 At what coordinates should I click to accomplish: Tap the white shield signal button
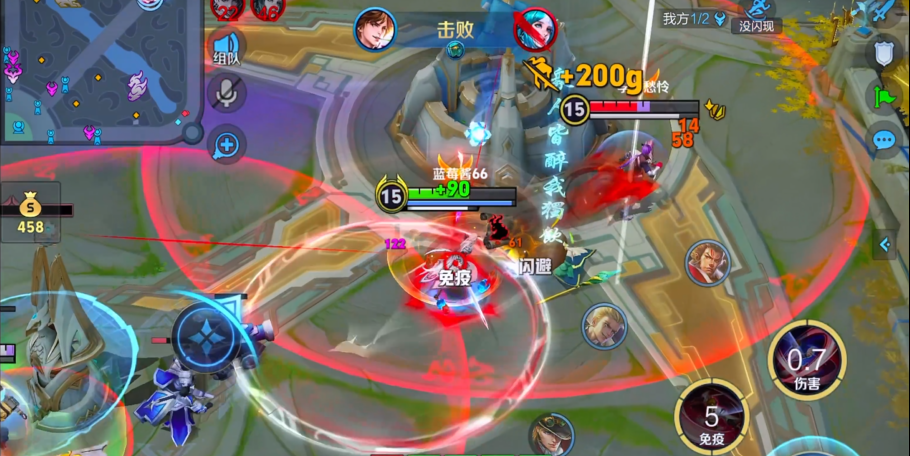(884, 53)
